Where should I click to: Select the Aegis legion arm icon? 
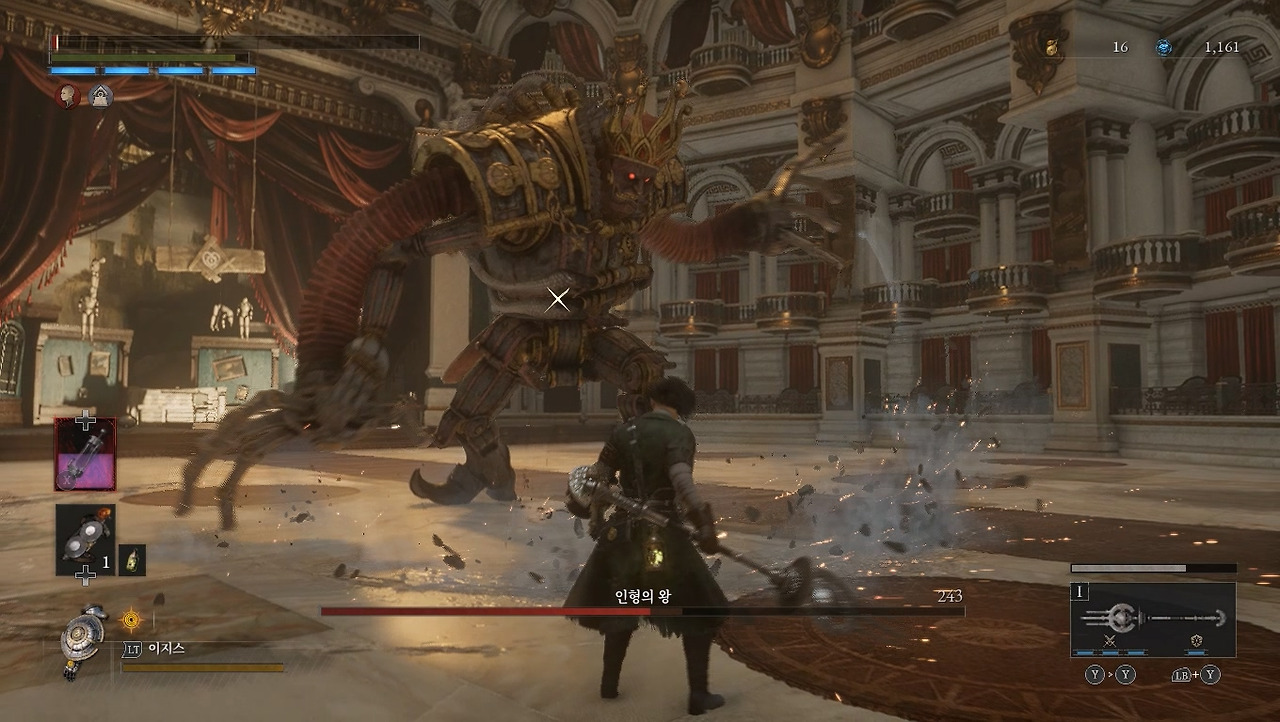coord(81,639)
